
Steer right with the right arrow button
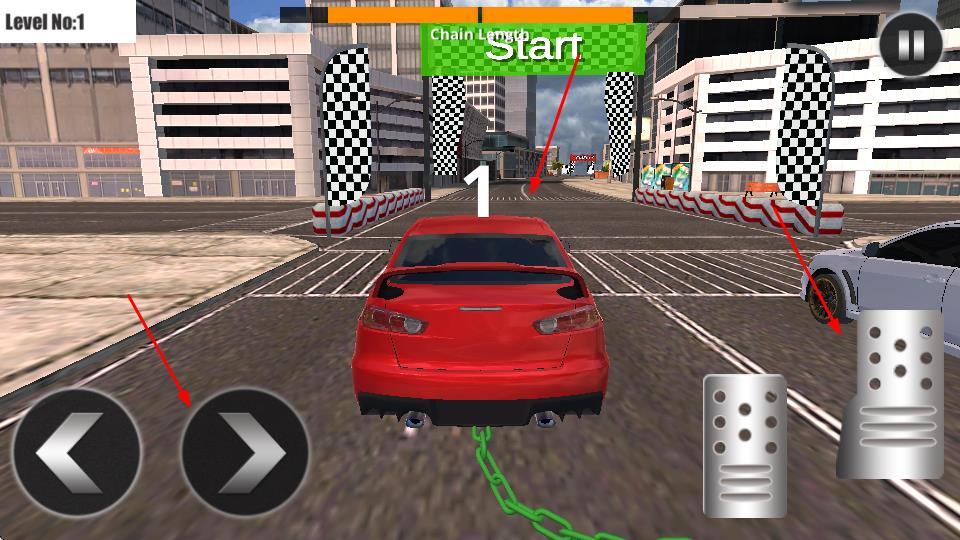(x=245, y=453)
